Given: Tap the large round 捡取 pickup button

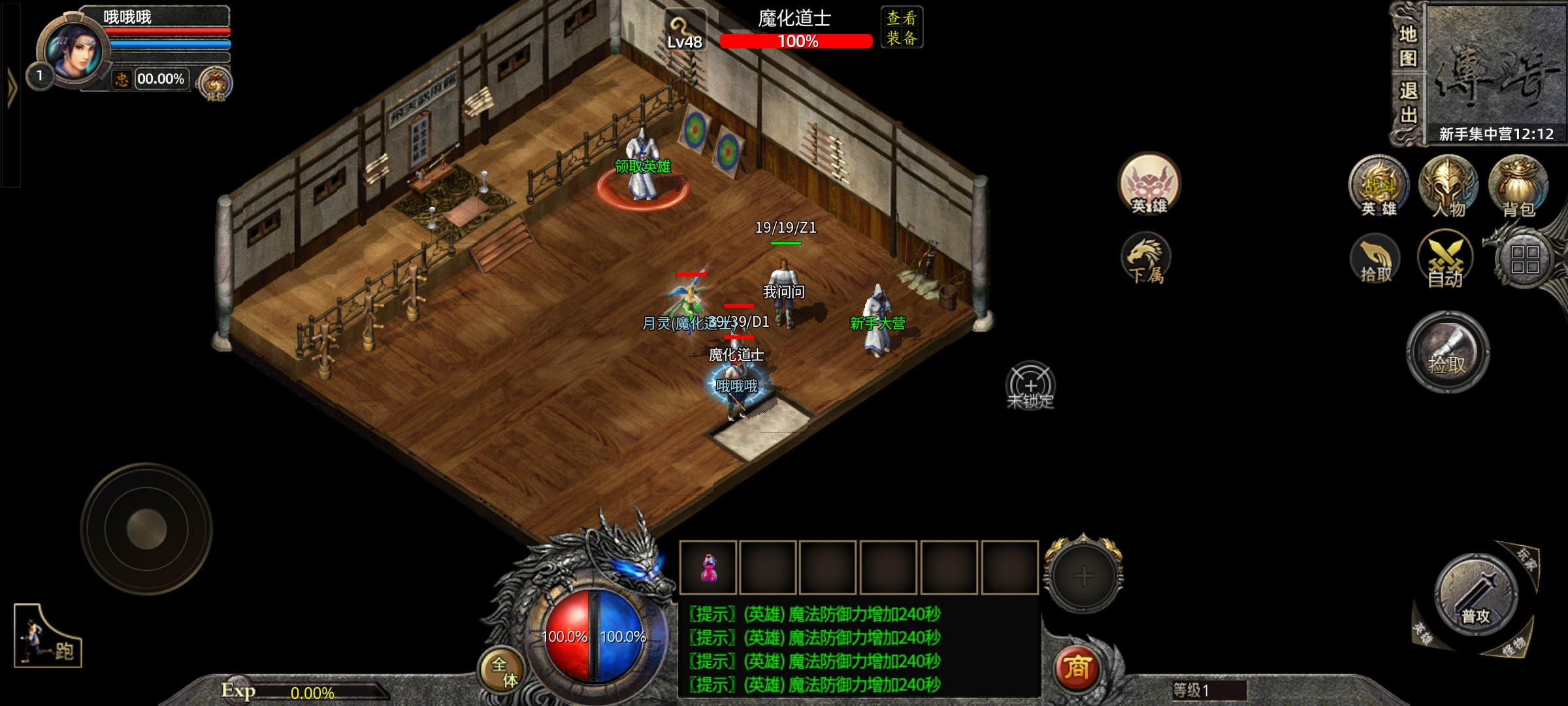Looking at the screenshot, I should coord(1448,353).
